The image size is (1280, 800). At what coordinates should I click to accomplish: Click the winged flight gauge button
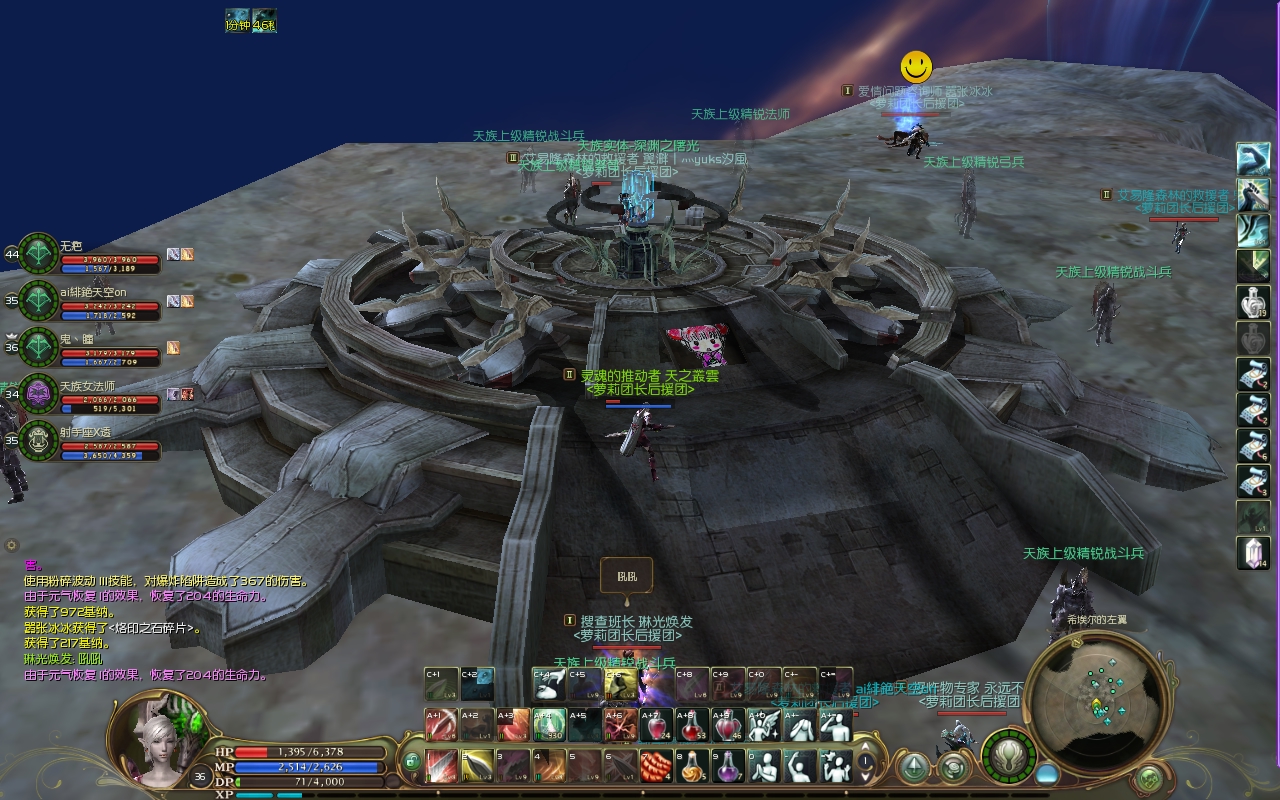(1009, 758)
